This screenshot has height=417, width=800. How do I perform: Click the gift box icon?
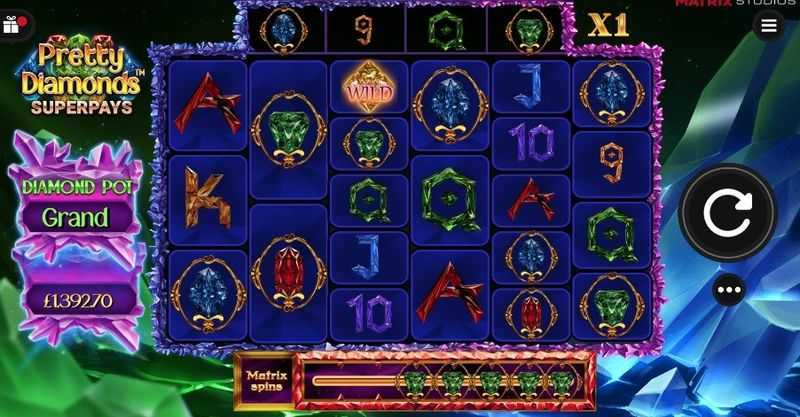[13, 23]
